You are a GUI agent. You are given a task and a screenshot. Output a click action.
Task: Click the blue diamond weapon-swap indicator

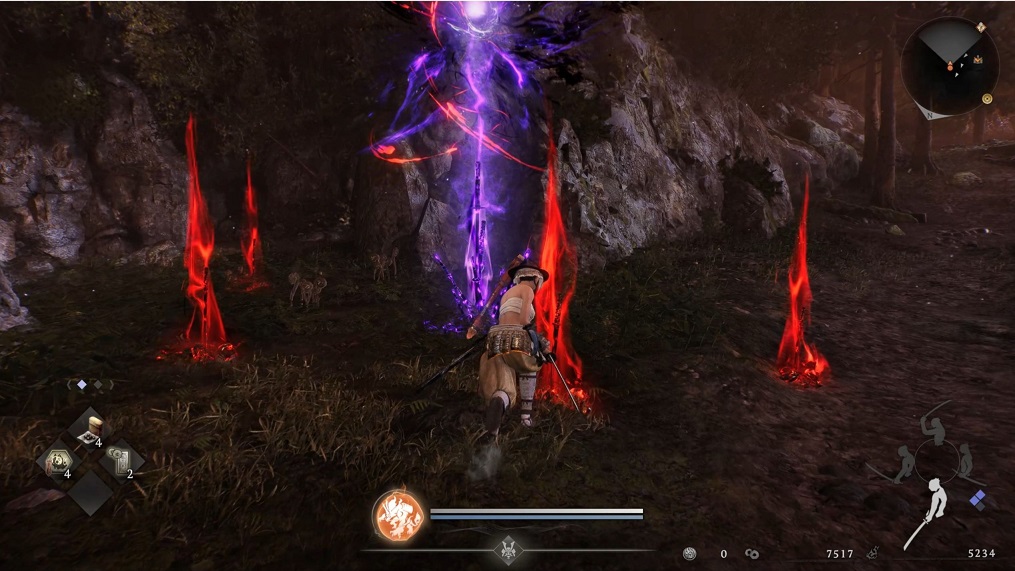point(977,497)
